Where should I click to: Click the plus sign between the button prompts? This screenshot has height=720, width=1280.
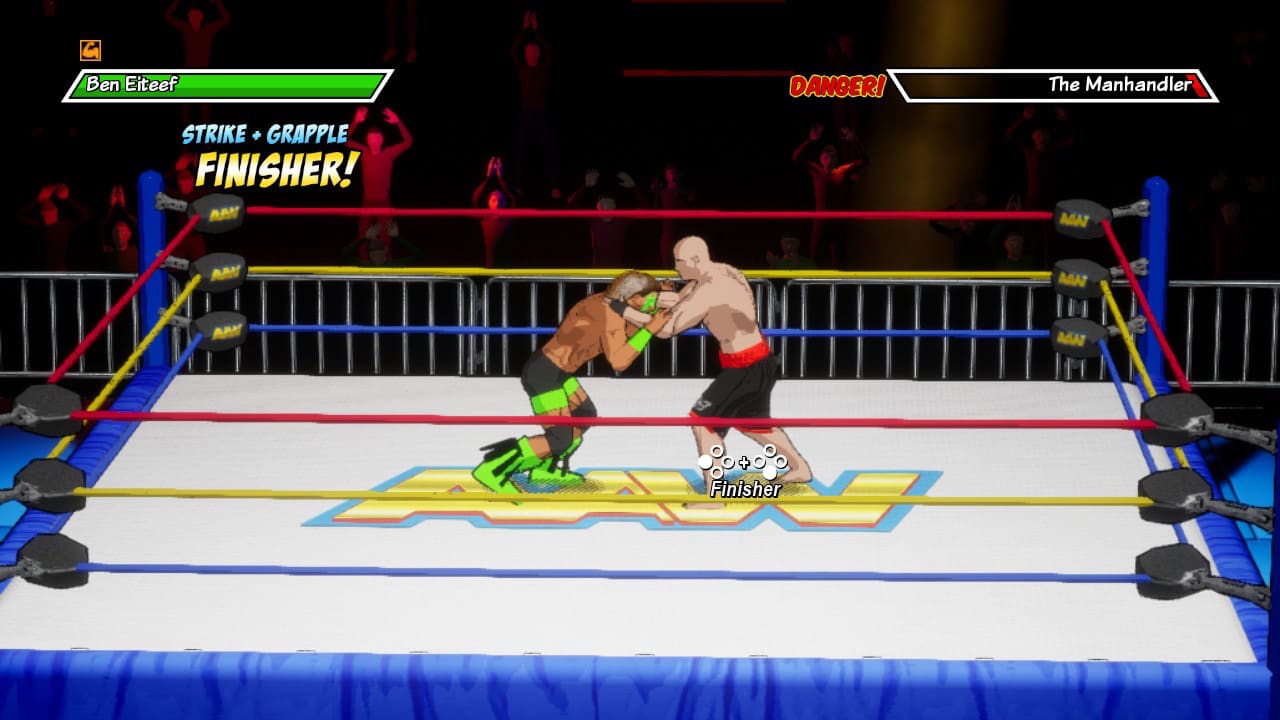pos(744,462)
